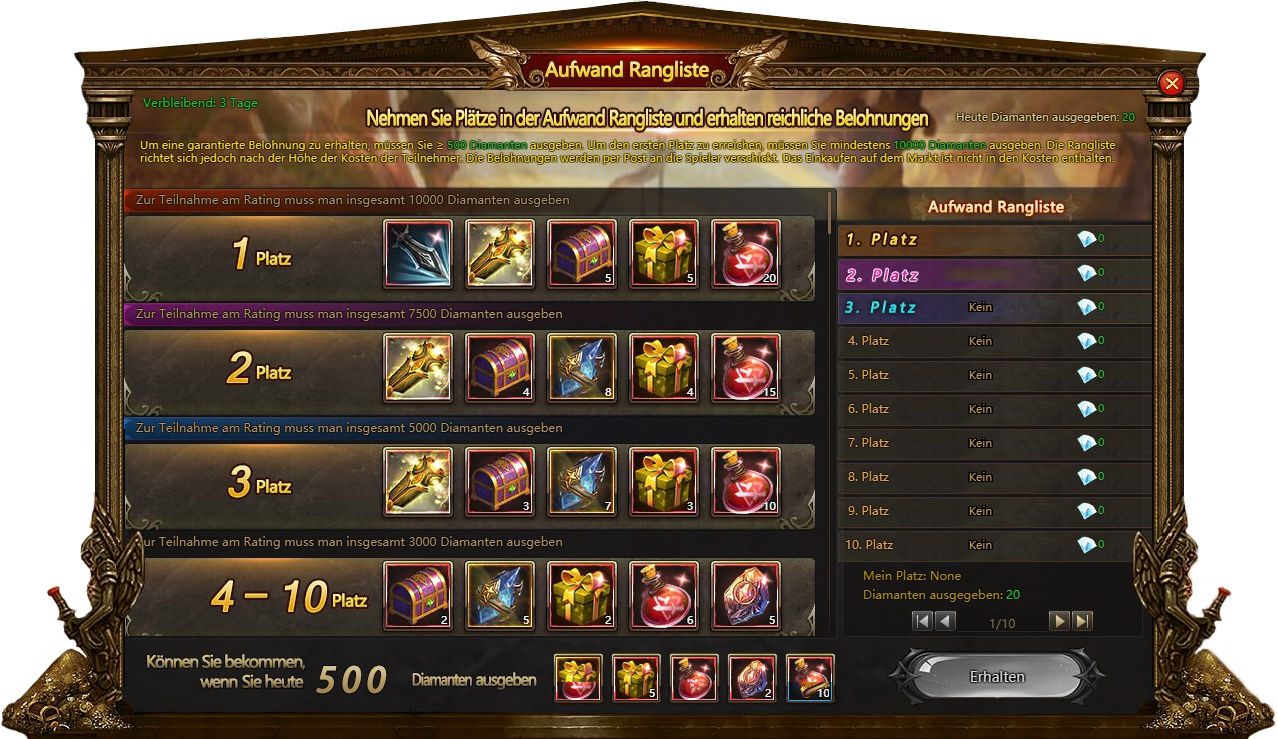The width and height of the screenshot is (1278, 739).
Task: Inspect the daily potion reward with quantity 10
Action: [x=810, y=678]
